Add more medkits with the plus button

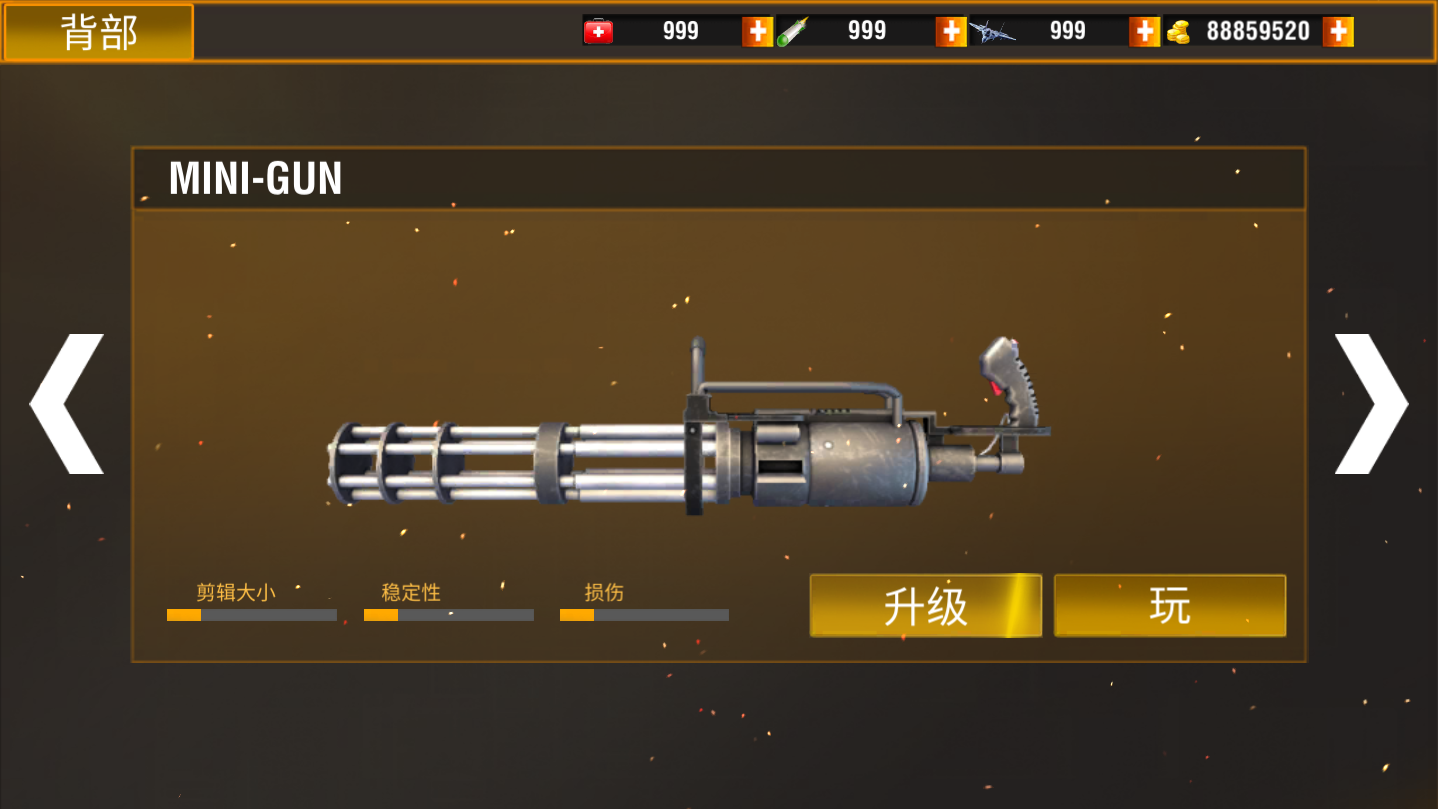click(x=757, y=31)
